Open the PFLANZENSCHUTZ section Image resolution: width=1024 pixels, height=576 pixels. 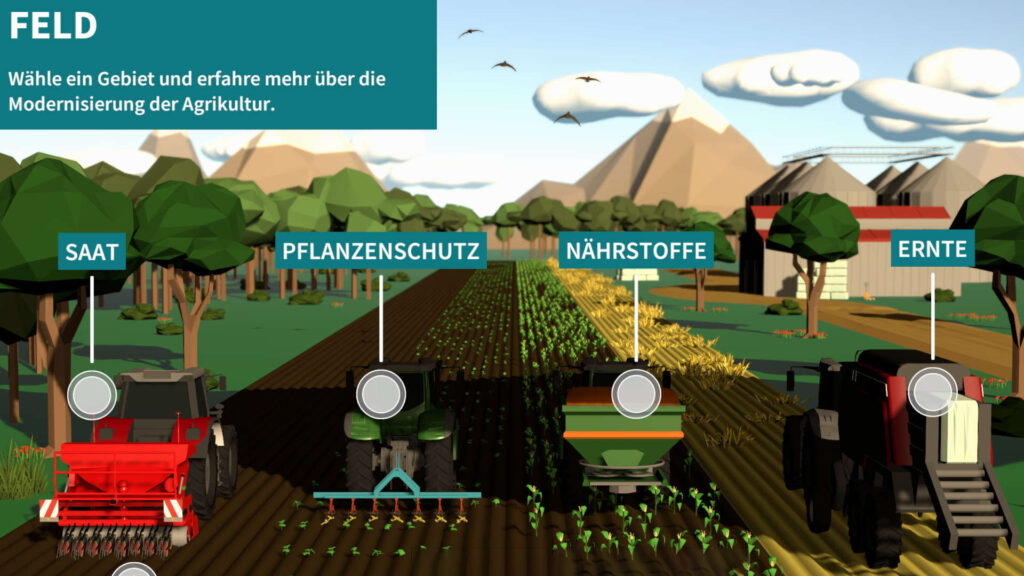tap(381, 250)
